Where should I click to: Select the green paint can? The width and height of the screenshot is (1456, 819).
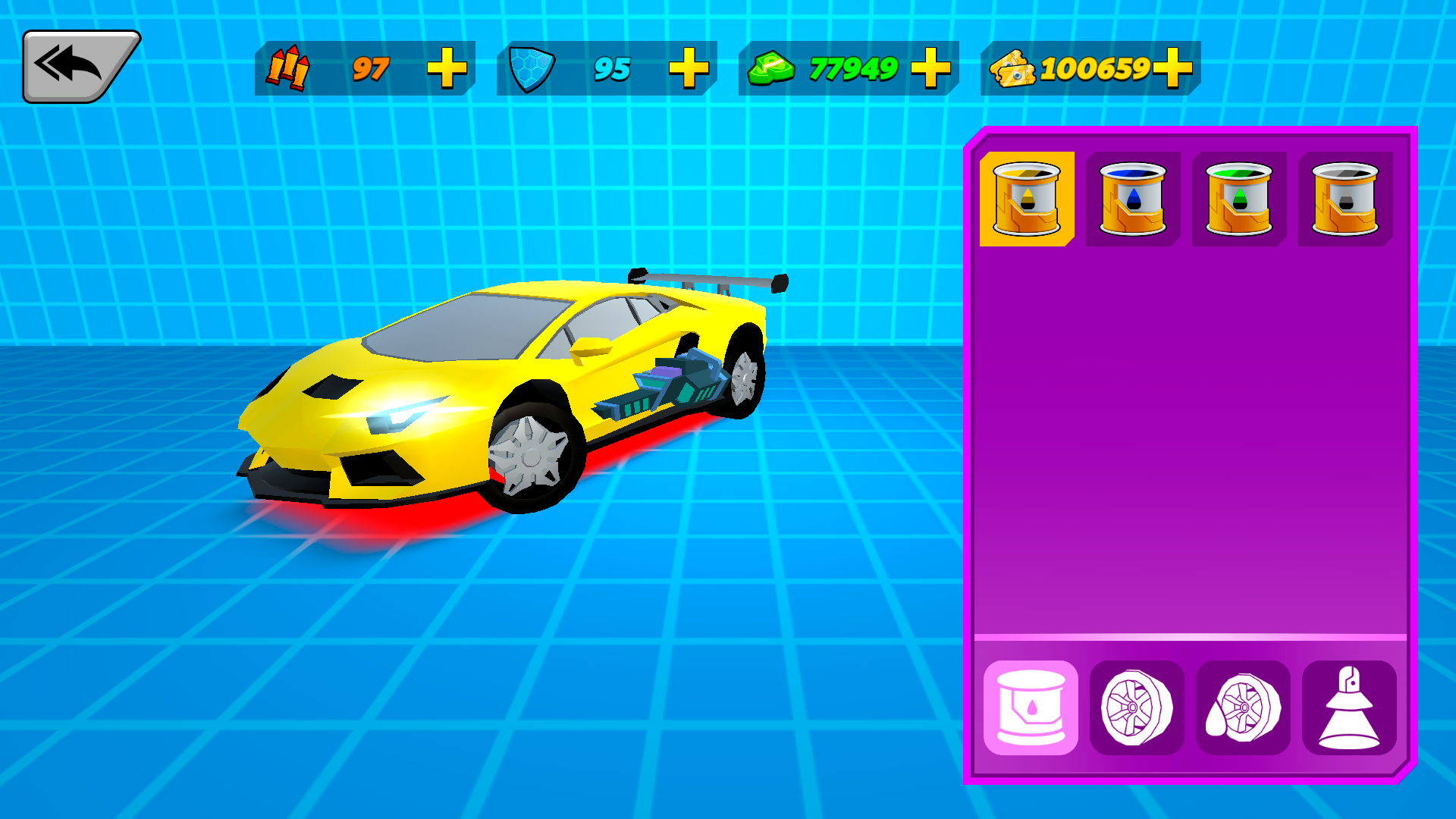click(x=1238, y=199)
